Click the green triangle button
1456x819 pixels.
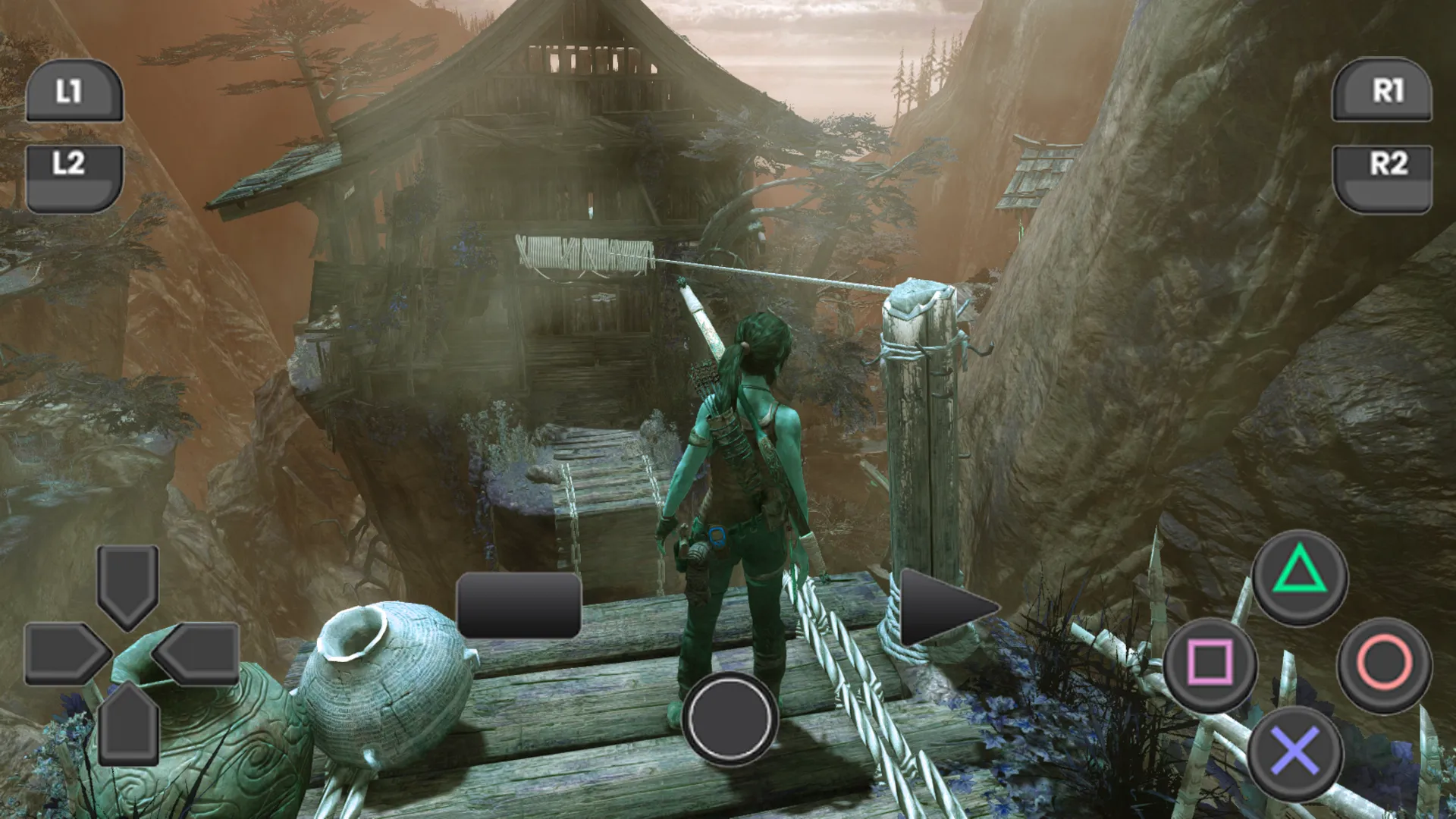pos(1299,576)
